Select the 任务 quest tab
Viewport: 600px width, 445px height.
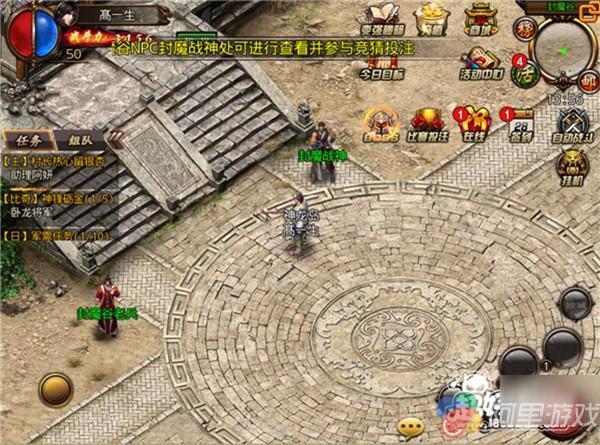click(24, 140)
